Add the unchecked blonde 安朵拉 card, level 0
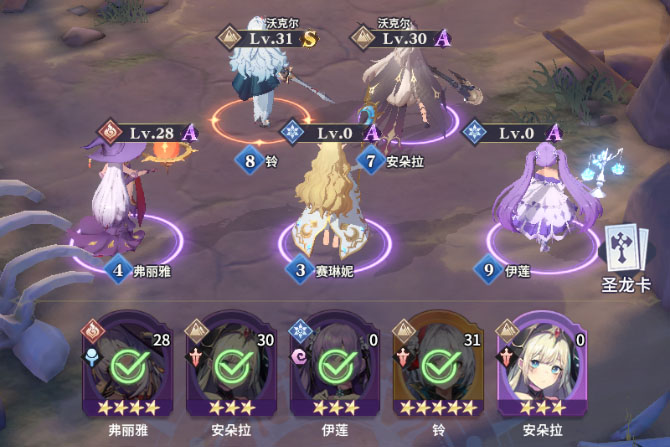670x447 pixels. pyautogui.click(x=539, y=367)
